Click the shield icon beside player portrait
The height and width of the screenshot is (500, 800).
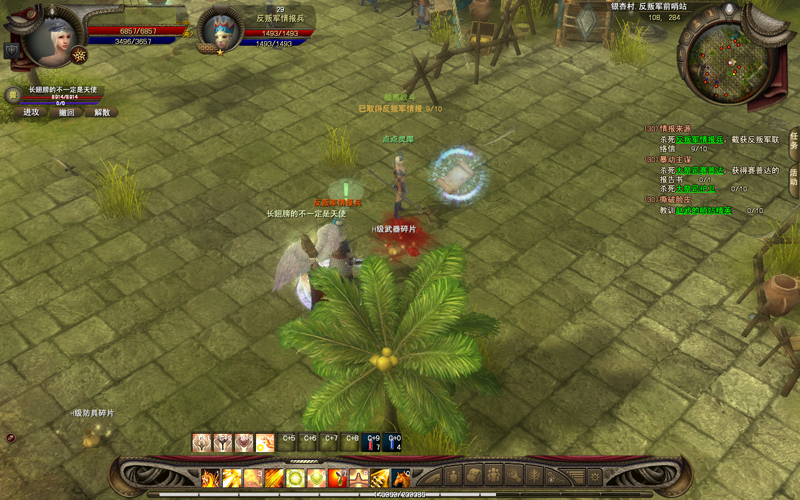pos(12,50)
